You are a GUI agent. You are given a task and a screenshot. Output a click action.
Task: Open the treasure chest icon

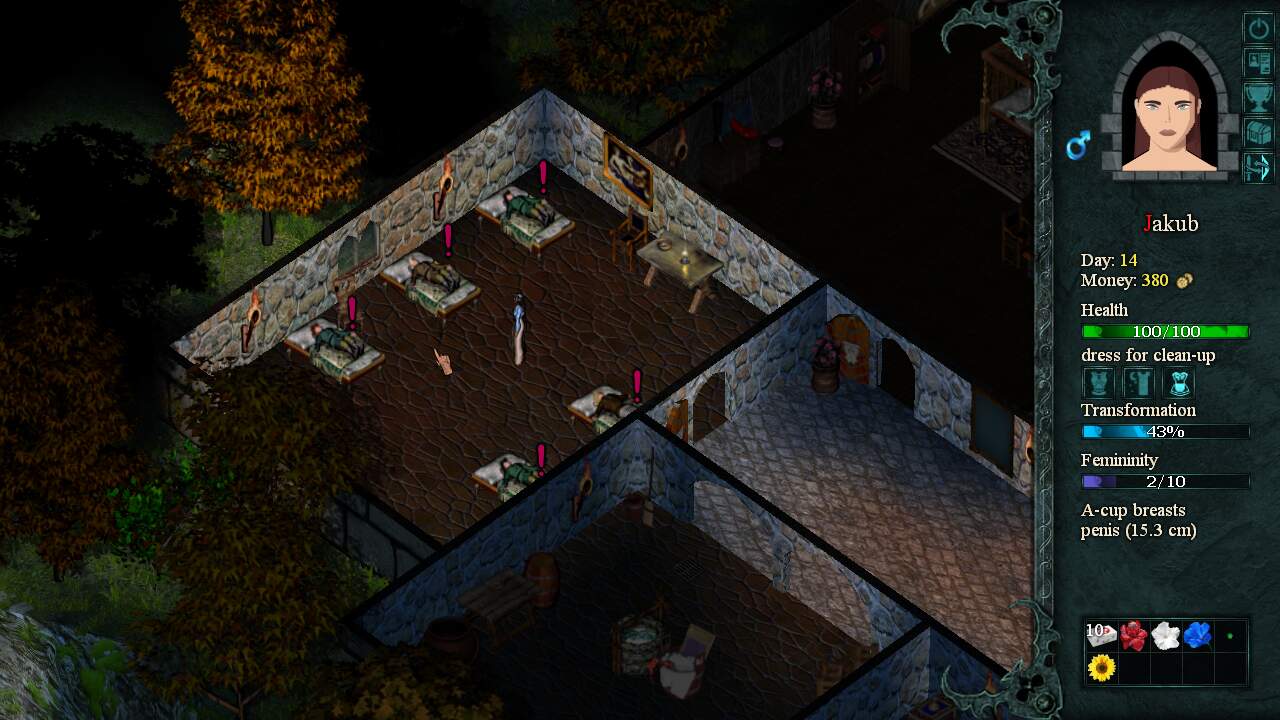(x=1257, y=132)
